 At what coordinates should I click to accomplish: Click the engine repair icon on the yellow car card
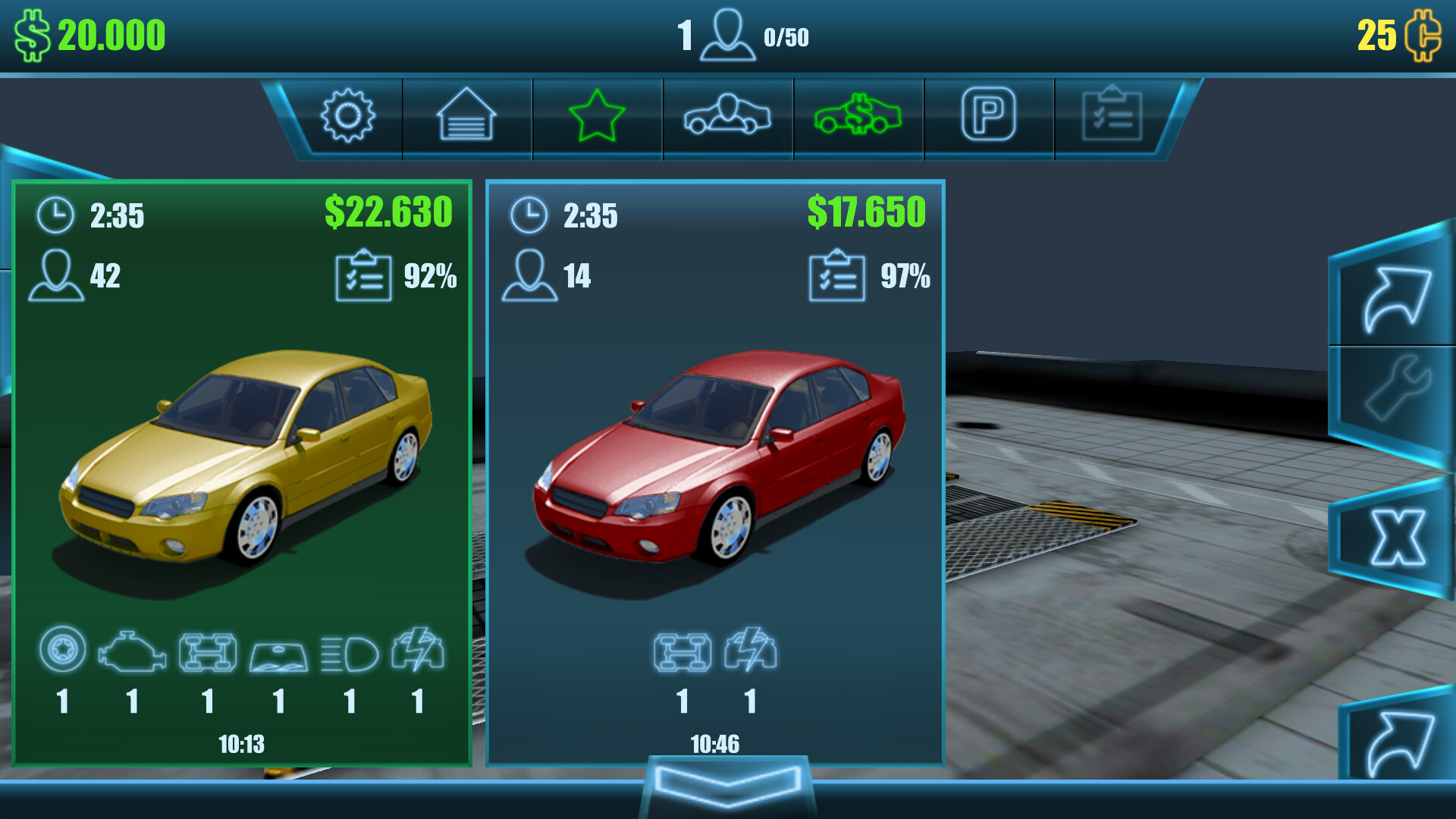pos(134,654)
